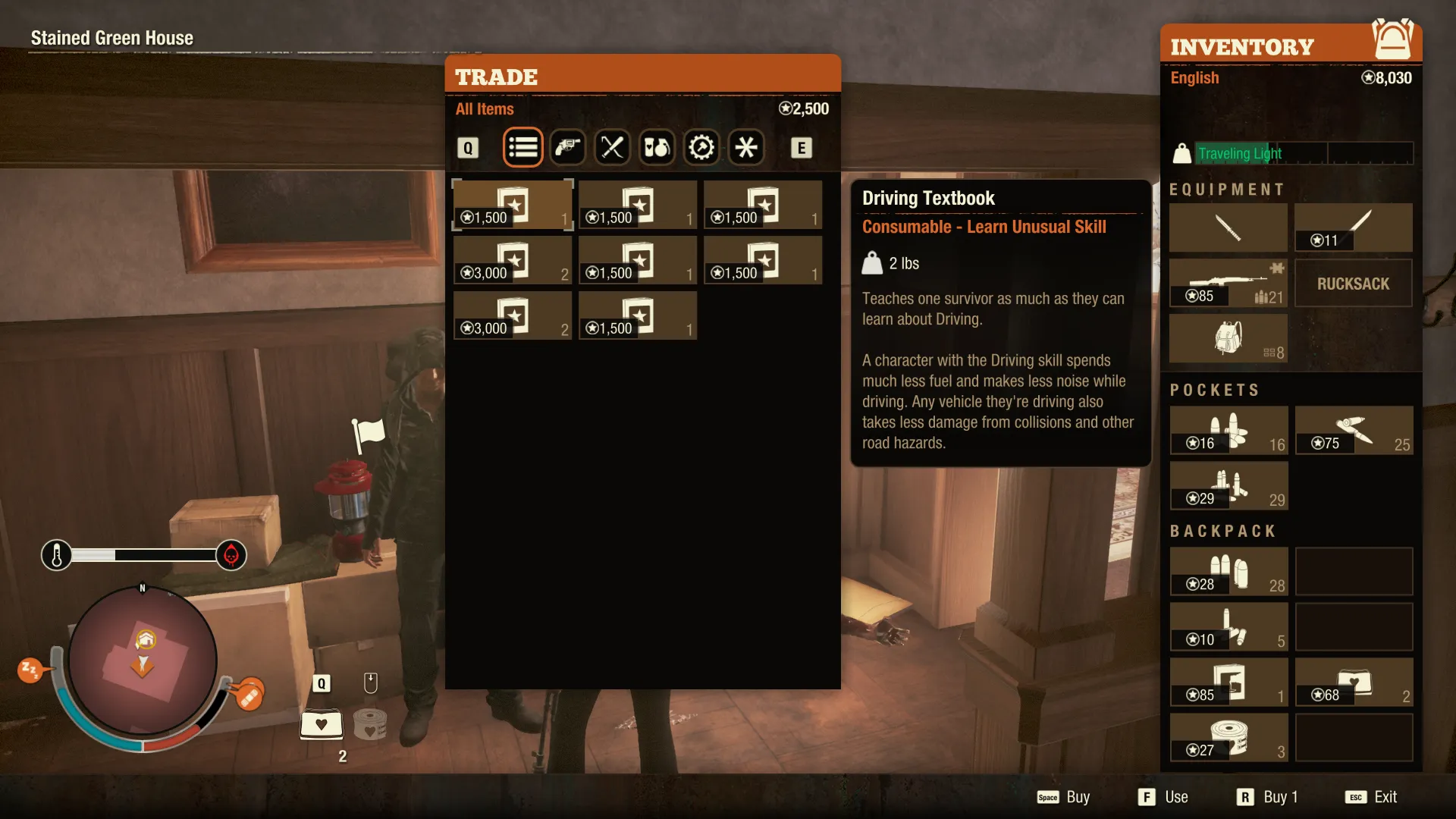The image size is (1456, 819).
Task: Open the gear and hammer tab
Action: (701, 147)
